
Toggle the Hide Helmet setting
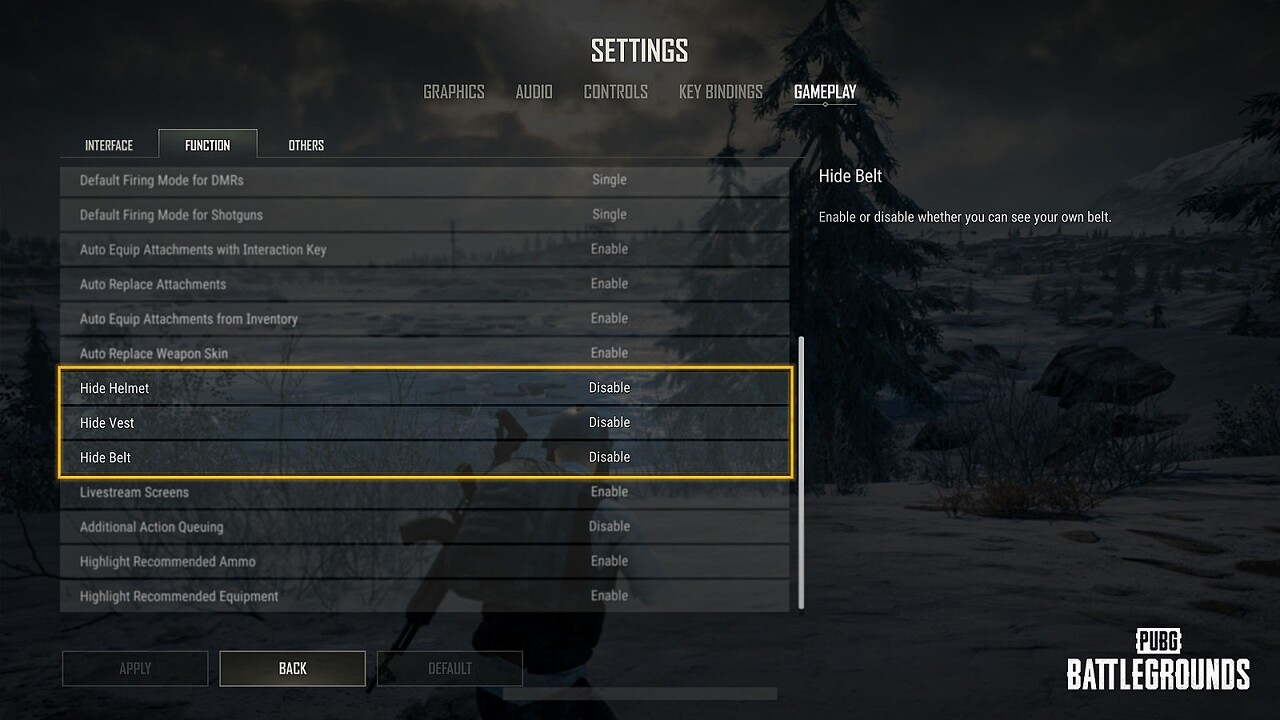[x=609, y=388]
